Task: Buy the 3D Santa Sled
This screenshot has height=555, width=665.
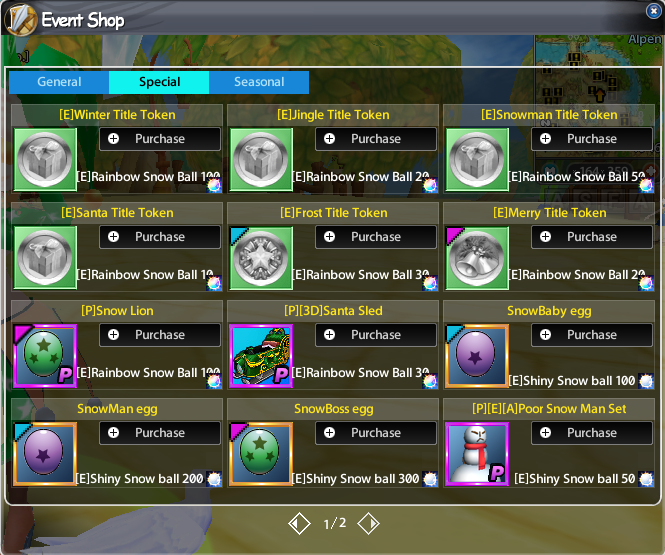Action: (376, 335)
